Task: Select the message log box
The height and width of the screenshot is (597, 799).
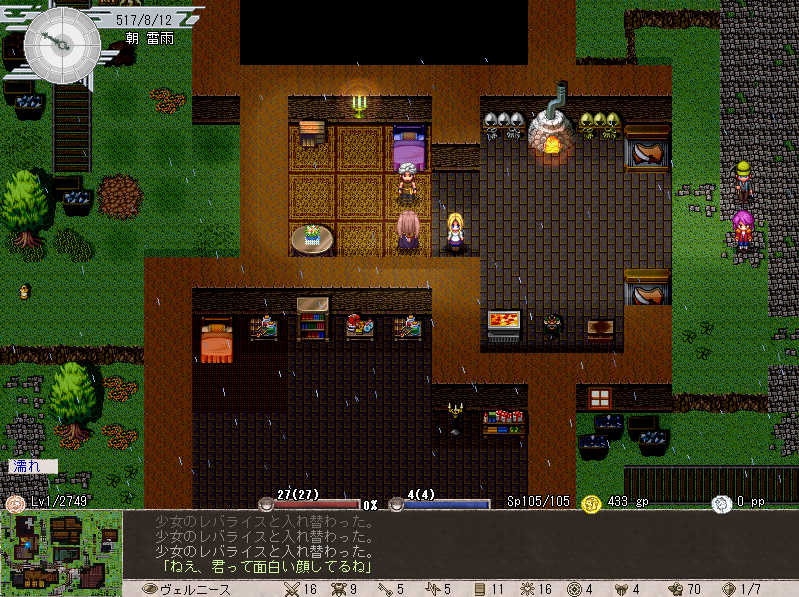Action: [x=458, y=545]
